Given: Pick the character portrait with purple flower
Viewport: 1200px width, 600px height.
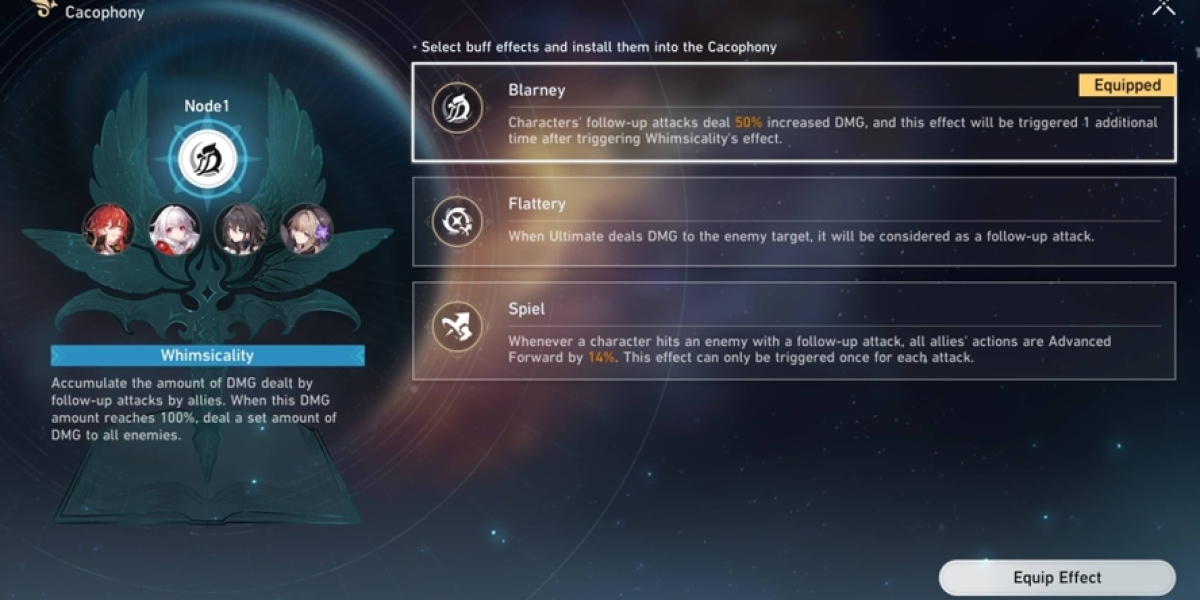Looking at the screenshot, I should (x=307, y=229).
